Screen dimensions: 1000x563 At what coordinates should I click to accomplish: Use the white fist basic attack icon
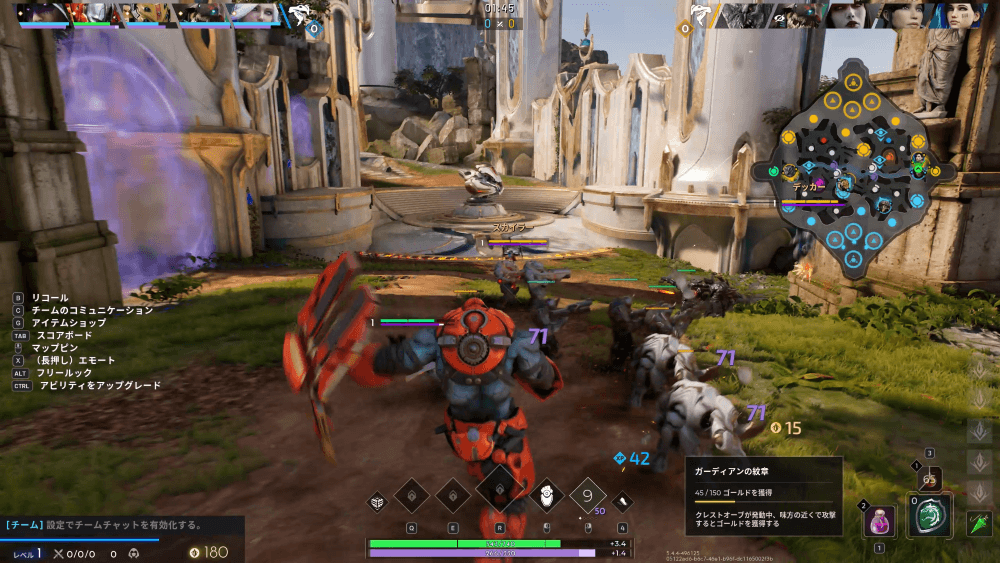click(x=546, y=495)
